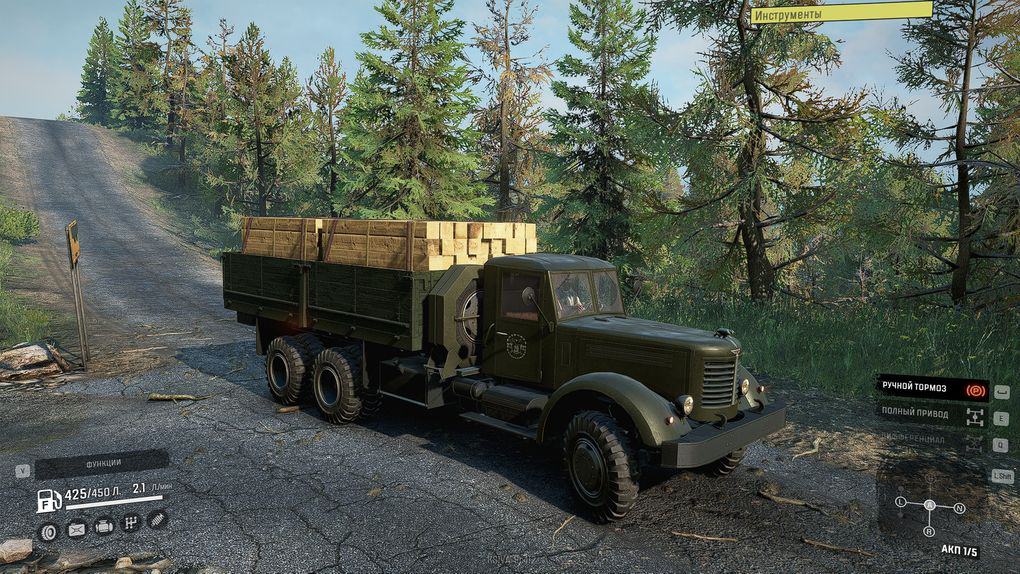
Task: Select the L low gear position
Action: (900, 500)
